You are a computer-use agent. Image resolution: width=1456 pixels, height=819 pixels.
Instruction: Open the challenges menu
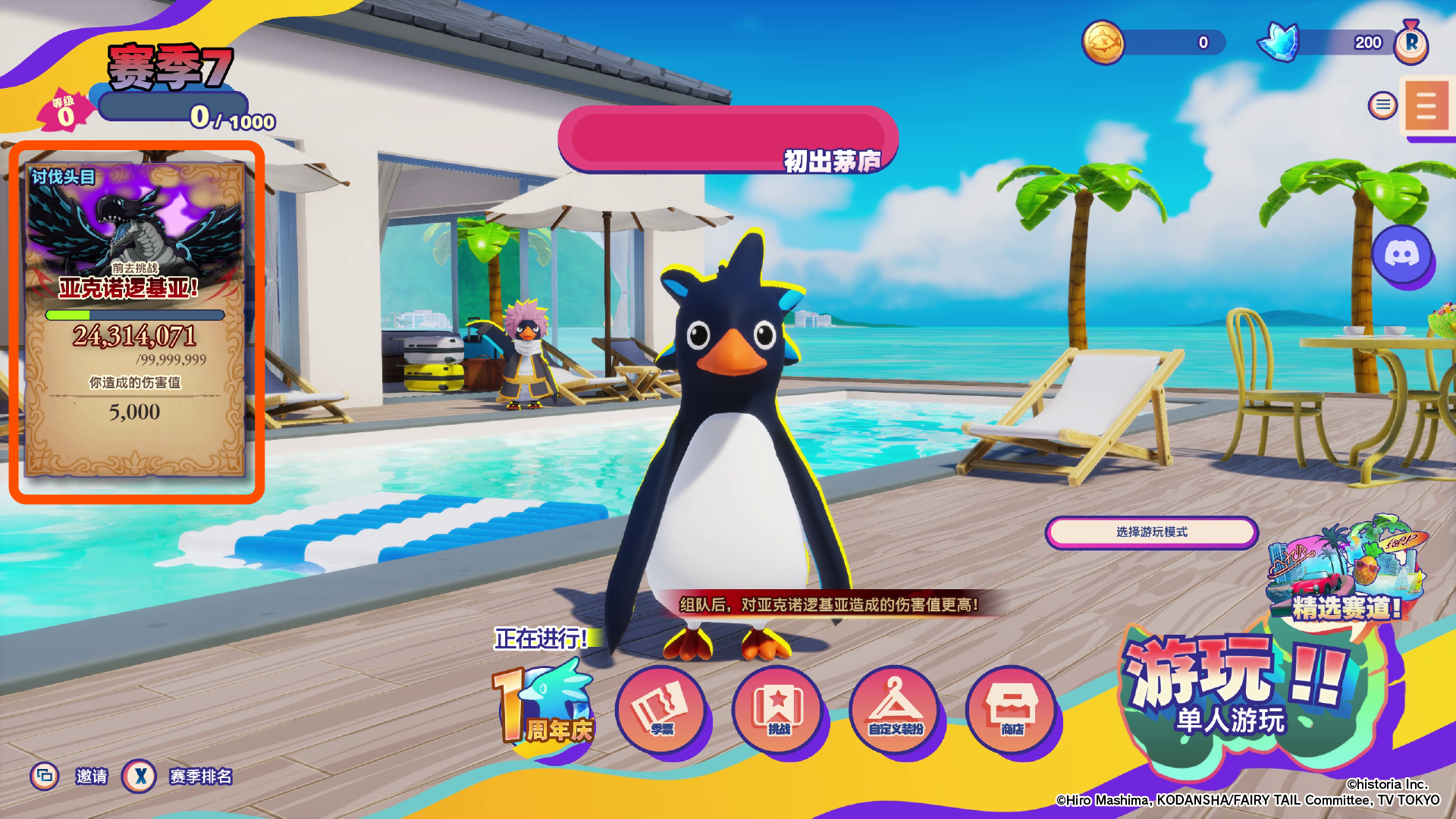click(x=778, y=710)
